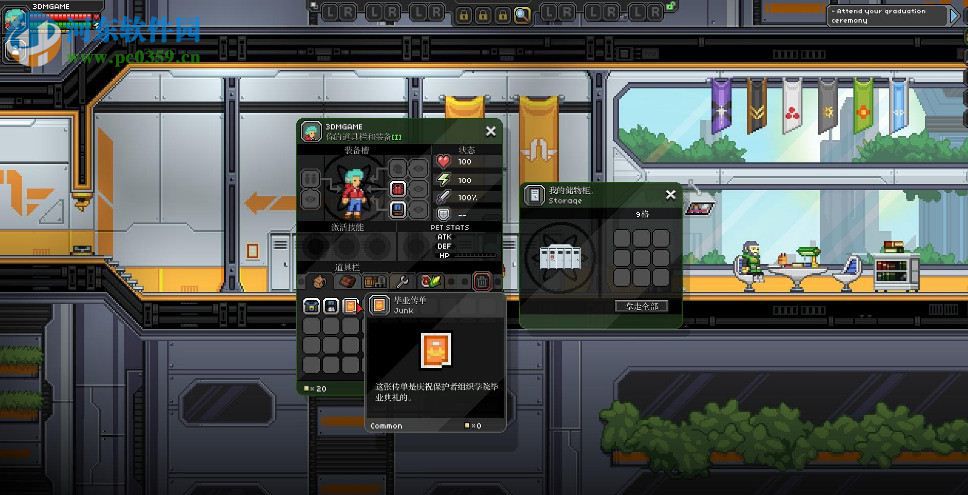This screenshot has height=495, width=968.
Task: Switch to the wrench tools tab
Action: coord(402,282)
